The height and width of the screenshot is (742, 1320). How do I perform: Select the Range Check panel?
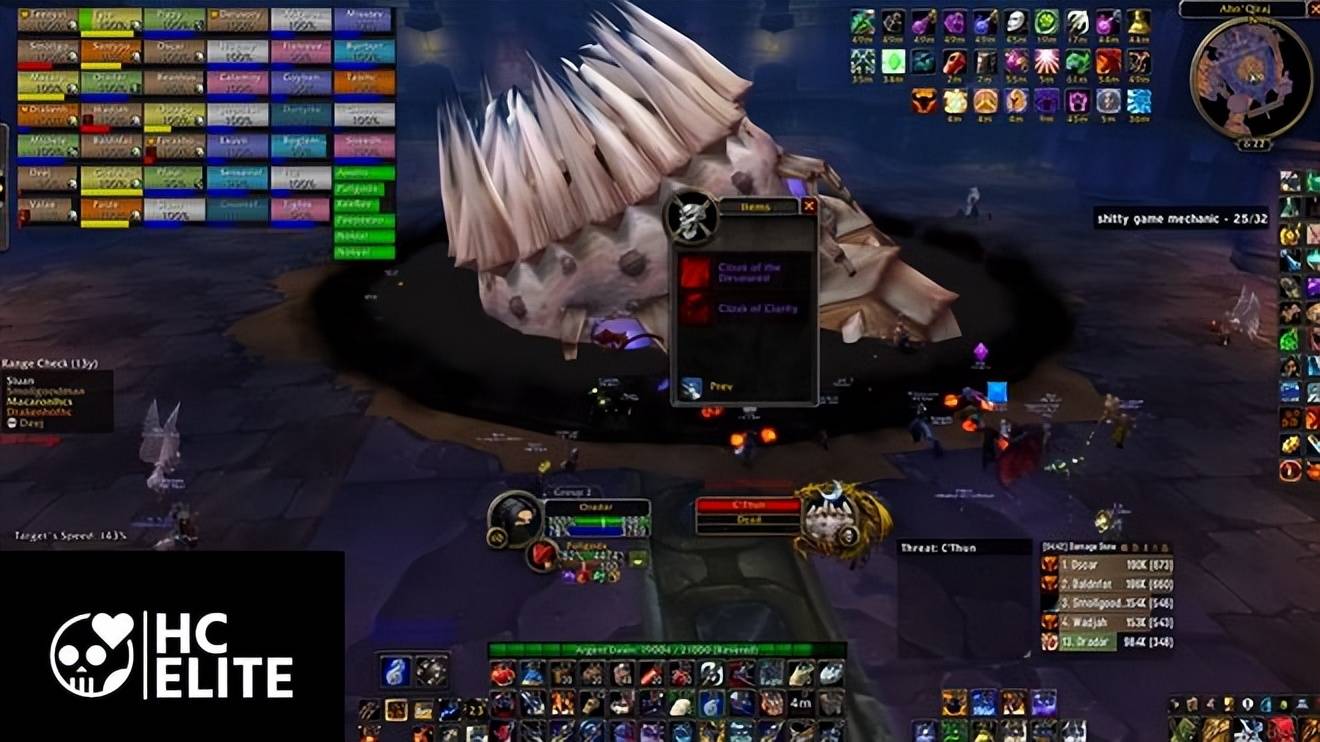(x=56, y=400)
